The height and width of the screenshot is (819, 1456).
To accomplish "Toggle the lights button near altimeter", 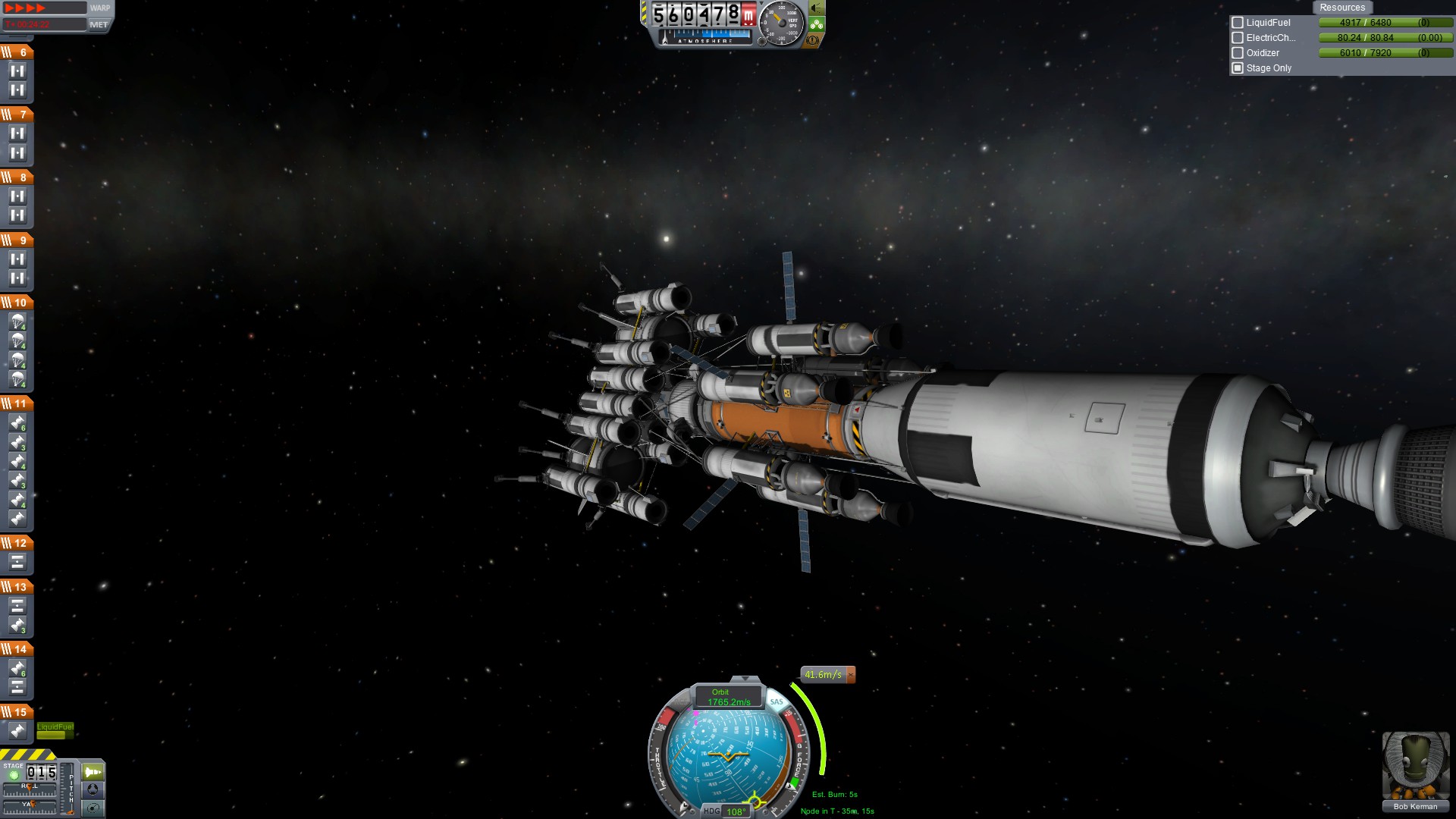I will click(817, 8).
